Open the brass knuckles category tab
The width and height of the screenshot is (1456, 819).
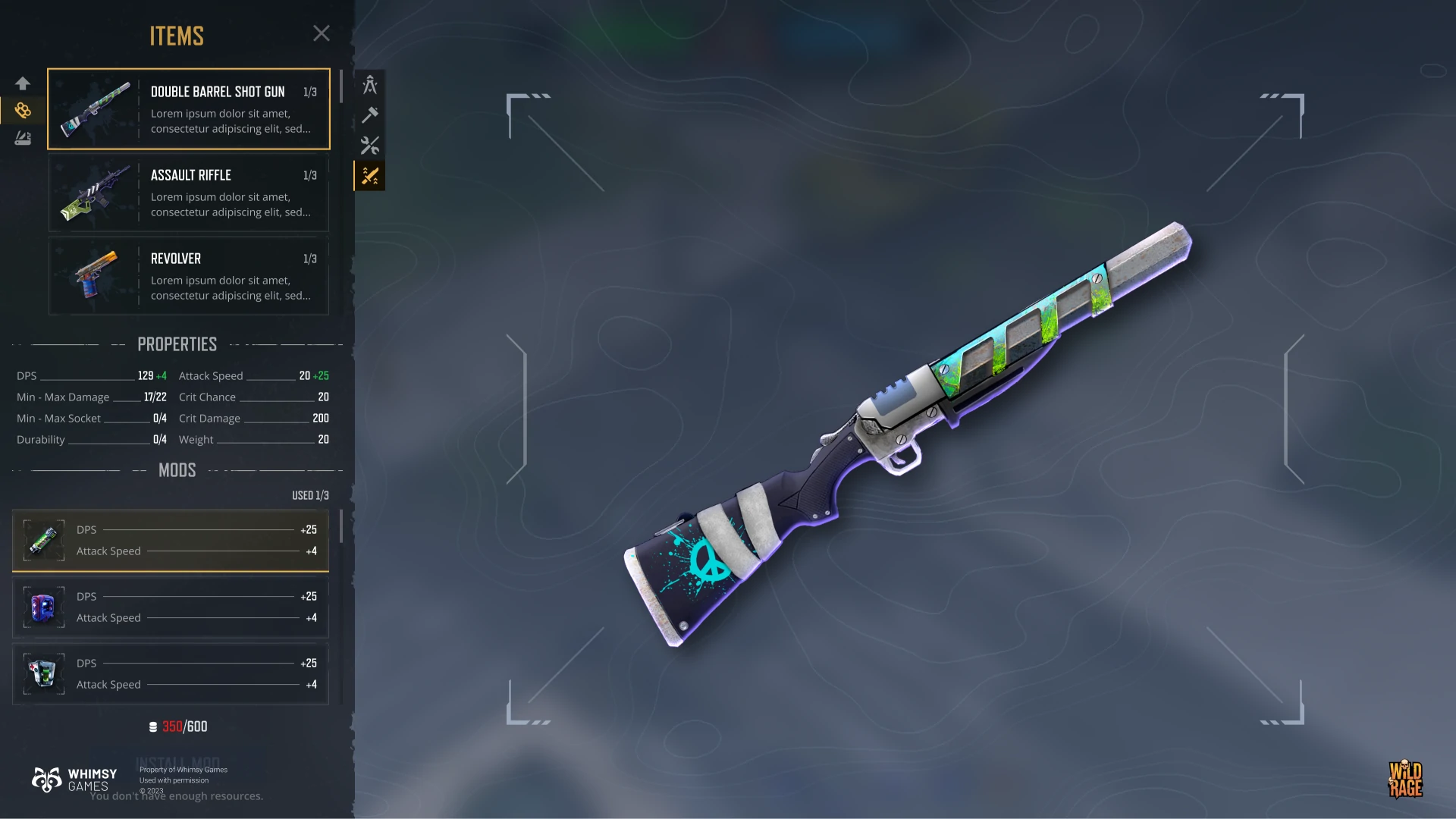point(23,111)
